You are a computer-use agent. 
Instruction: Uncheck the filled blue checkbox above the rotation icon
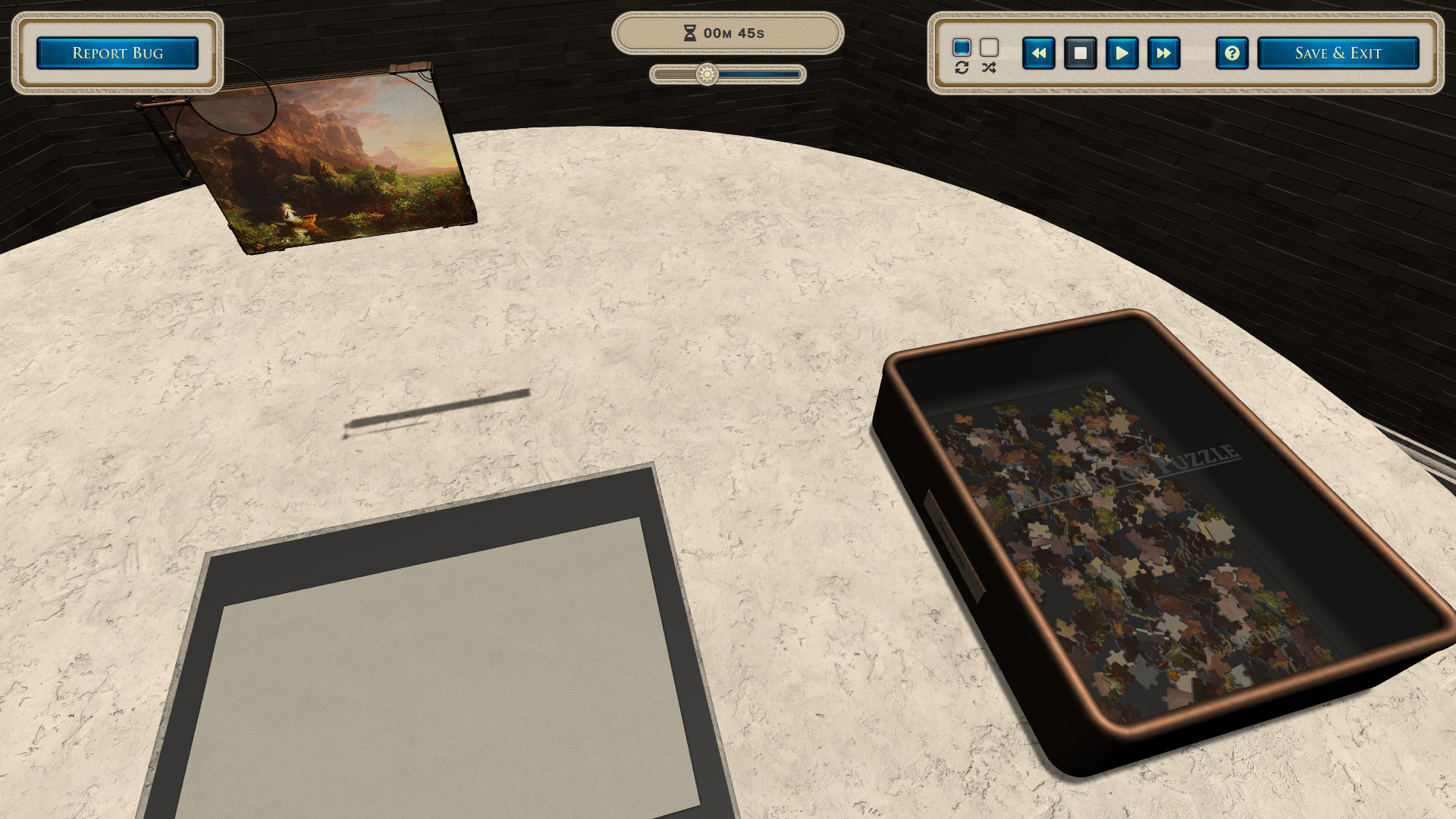click(x=962, y=47)
